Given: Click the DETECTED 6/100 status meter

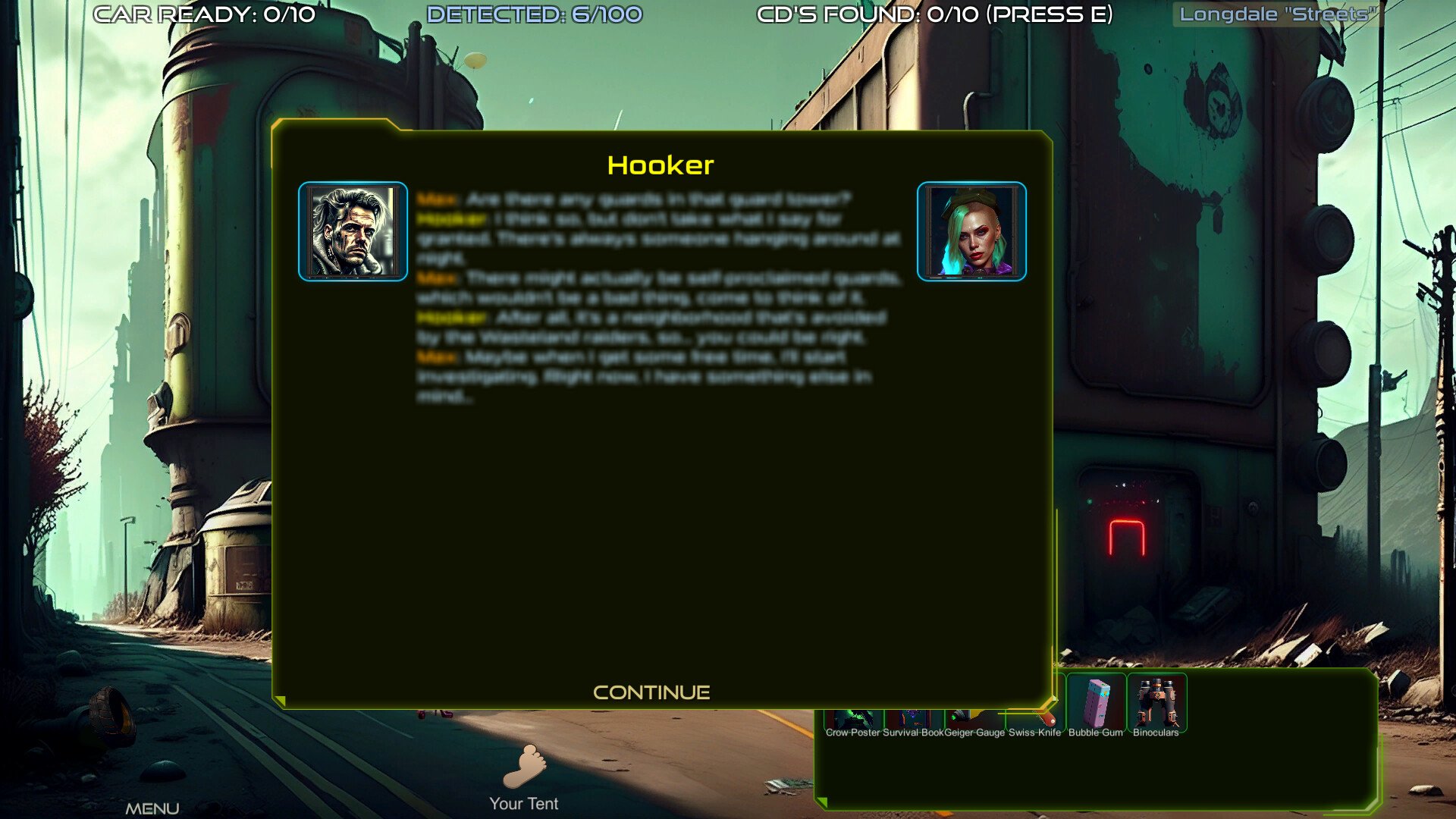Looking at the screenshot, I should 535,14.
